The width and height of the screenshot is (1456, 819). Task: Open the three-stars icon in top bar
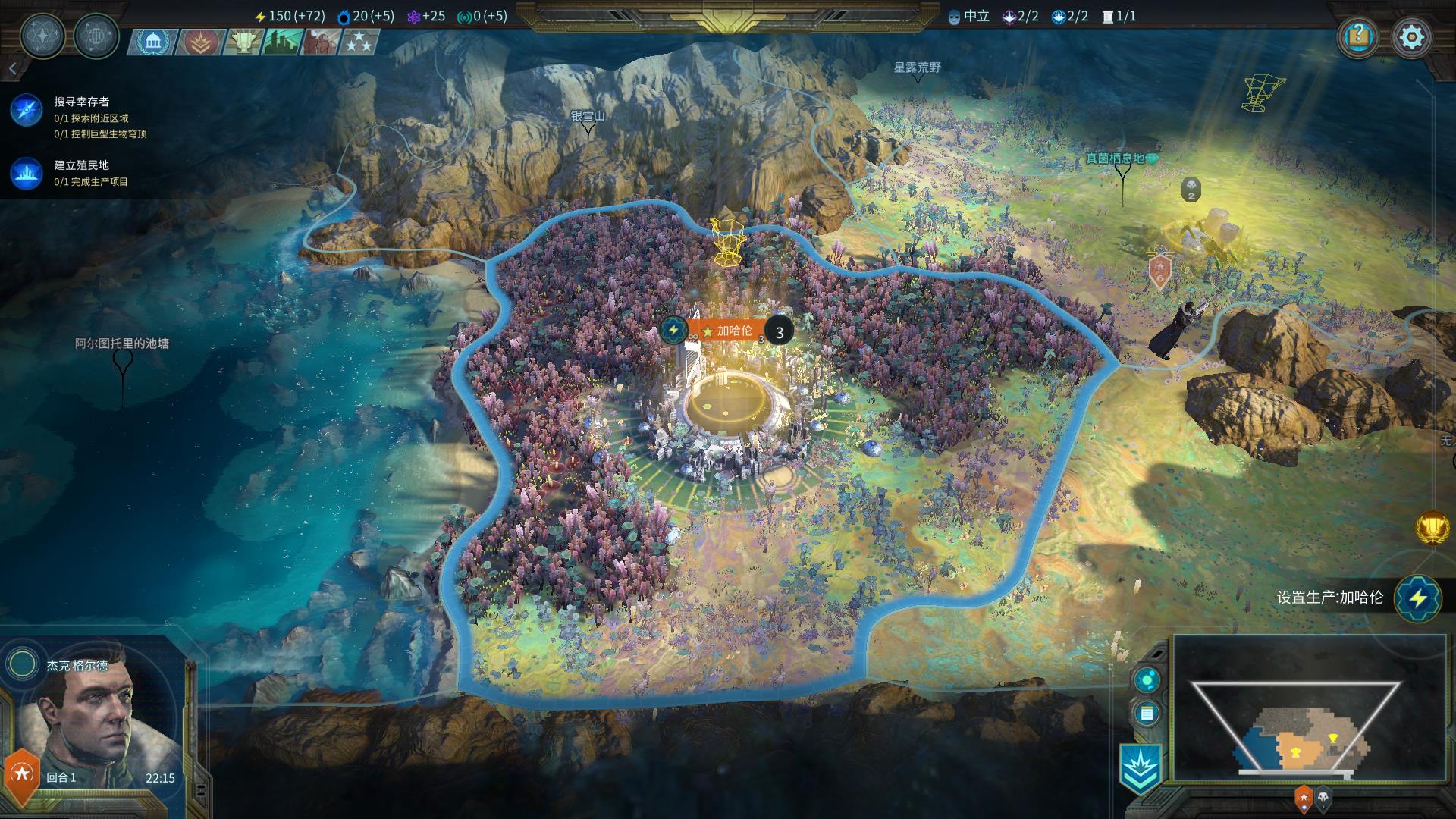tap(359, 42)
